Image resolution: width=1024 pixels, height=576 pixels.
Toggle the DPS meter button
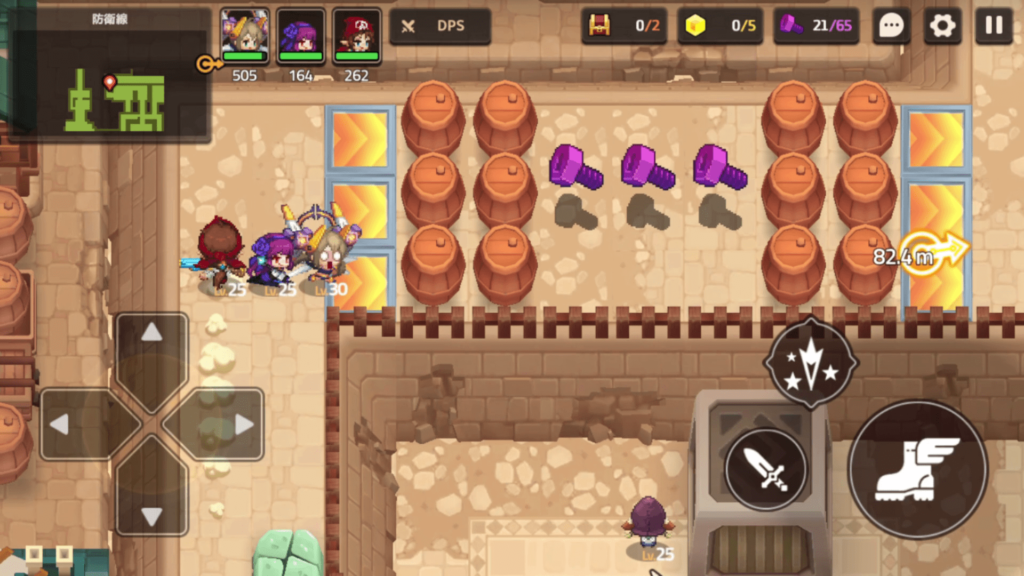440,26
